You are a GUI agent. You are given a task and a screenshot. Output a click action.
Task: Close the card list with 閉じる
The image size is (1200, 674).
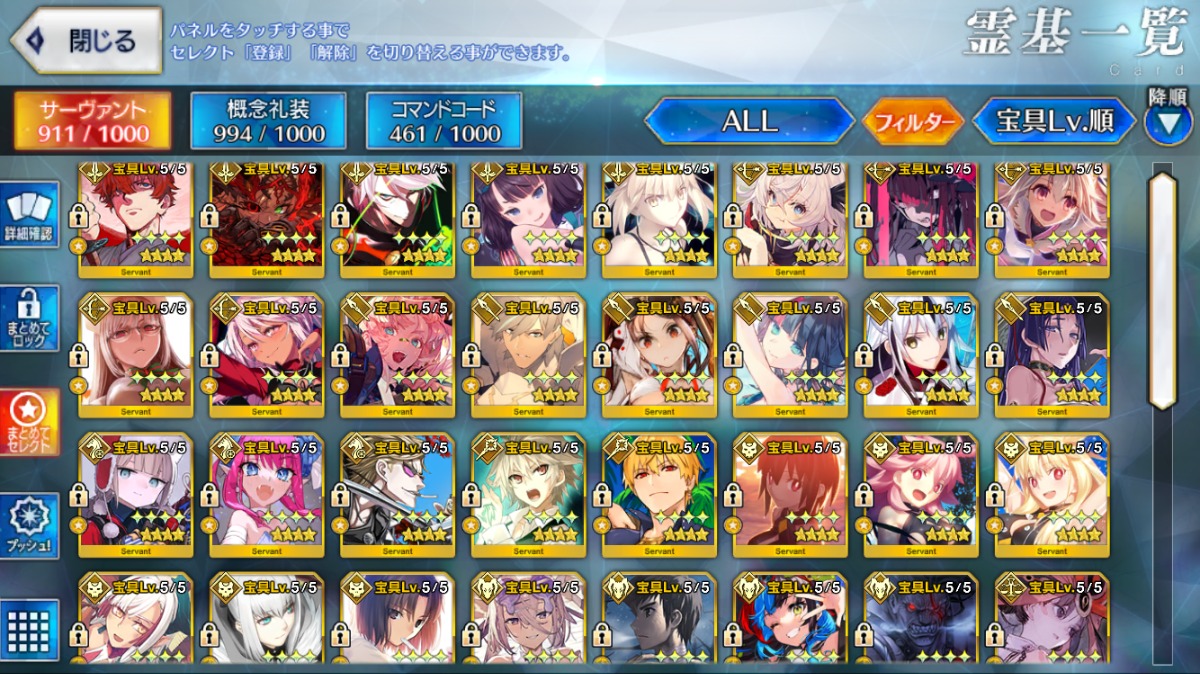[86, 41]
